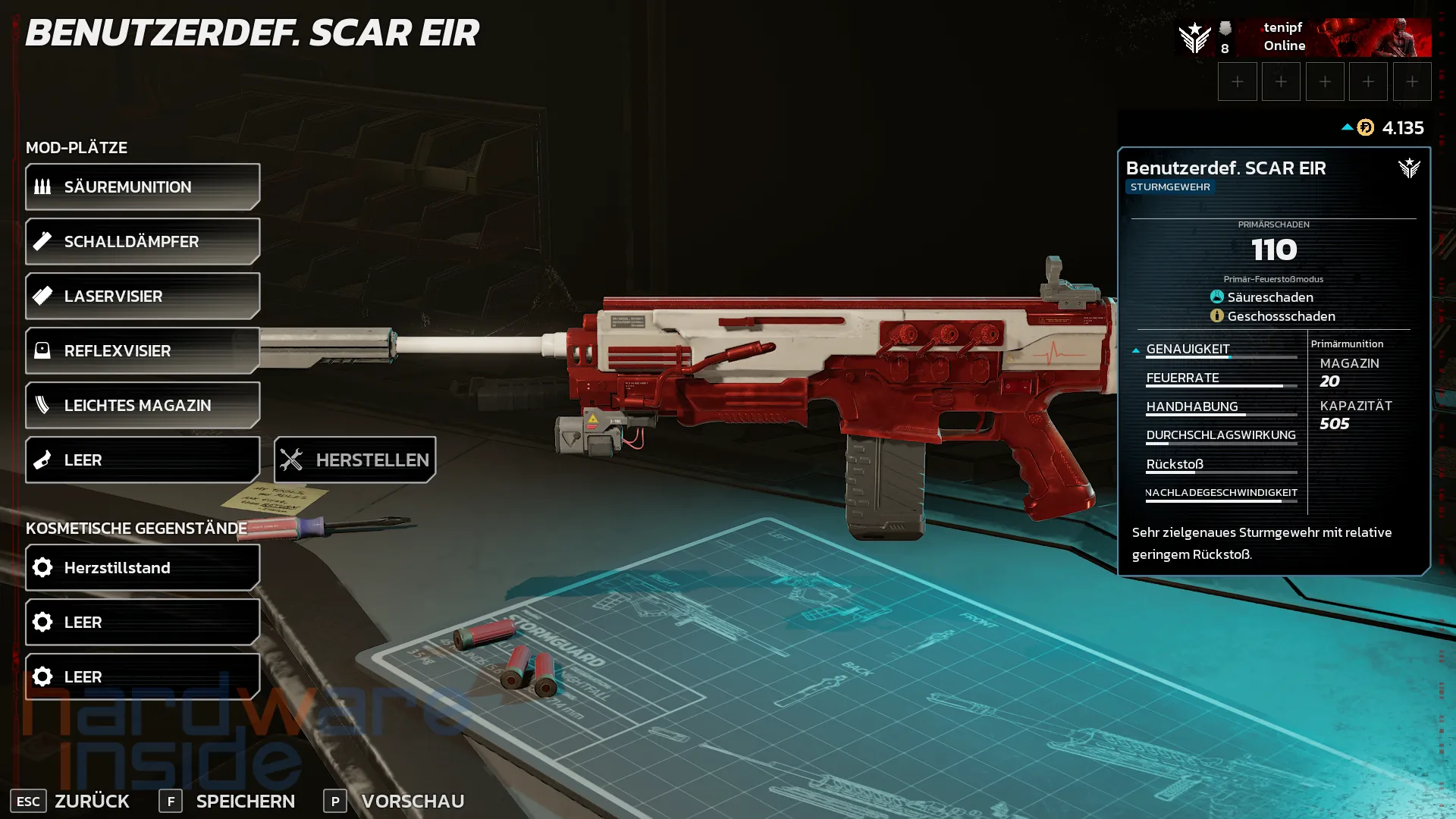Open the tenipf player profile card

[1303, 37]
